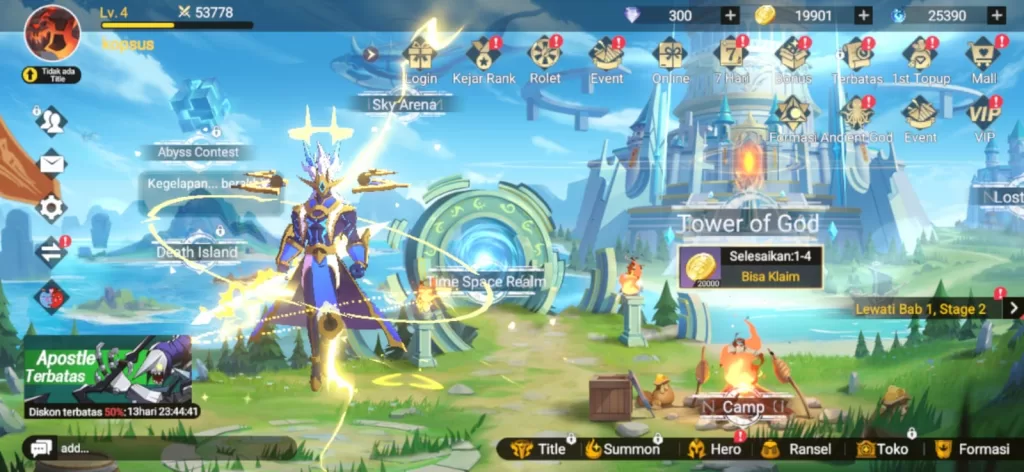Open the Kejar Rank event
This screenshot has height=472, width=1024.
pos(485,58)
